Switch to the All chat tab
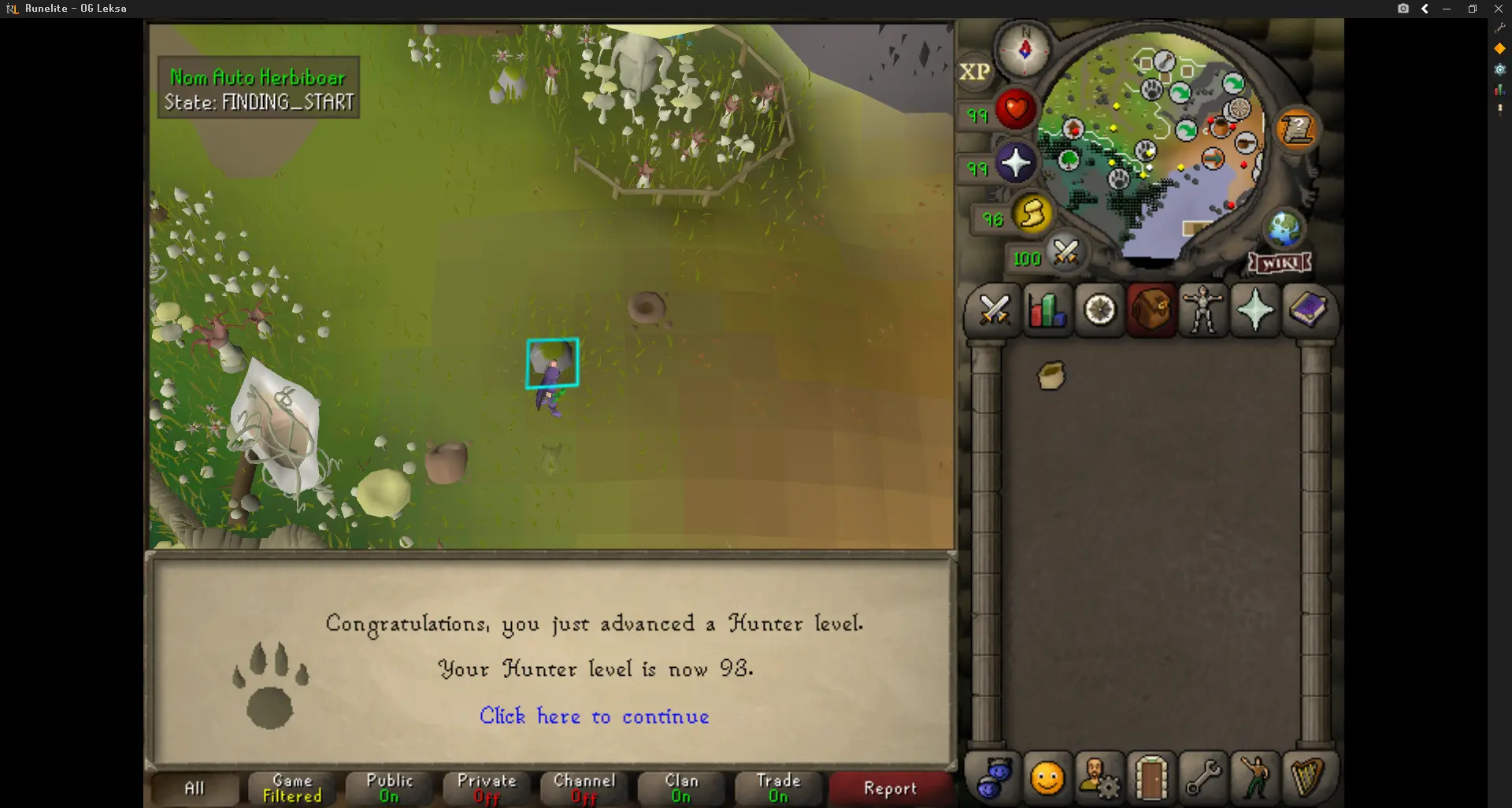Image resolution: width=1512 pixels, height=808 pixels. [194, 788]
